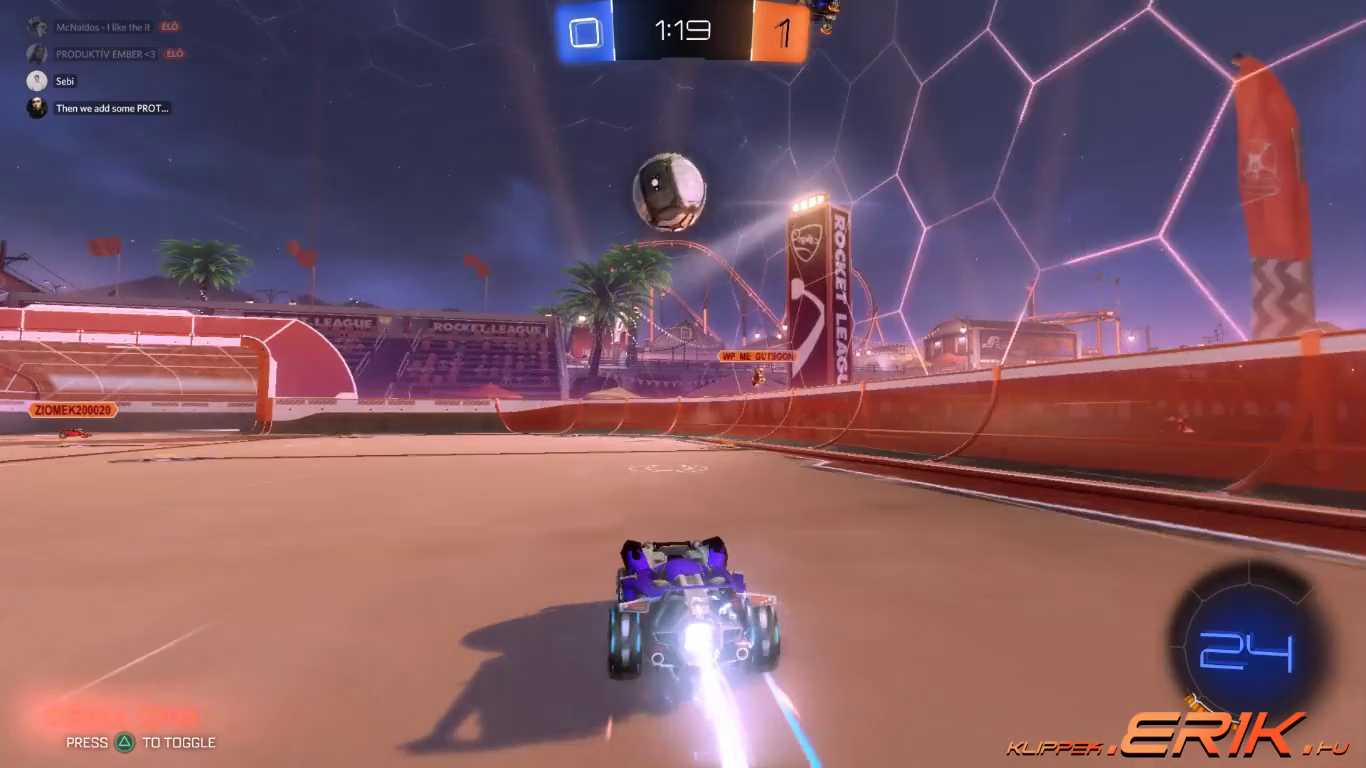Select McNaldos in the voice overlay list
Screen dimensions: 1366x768
click(103, 27)
